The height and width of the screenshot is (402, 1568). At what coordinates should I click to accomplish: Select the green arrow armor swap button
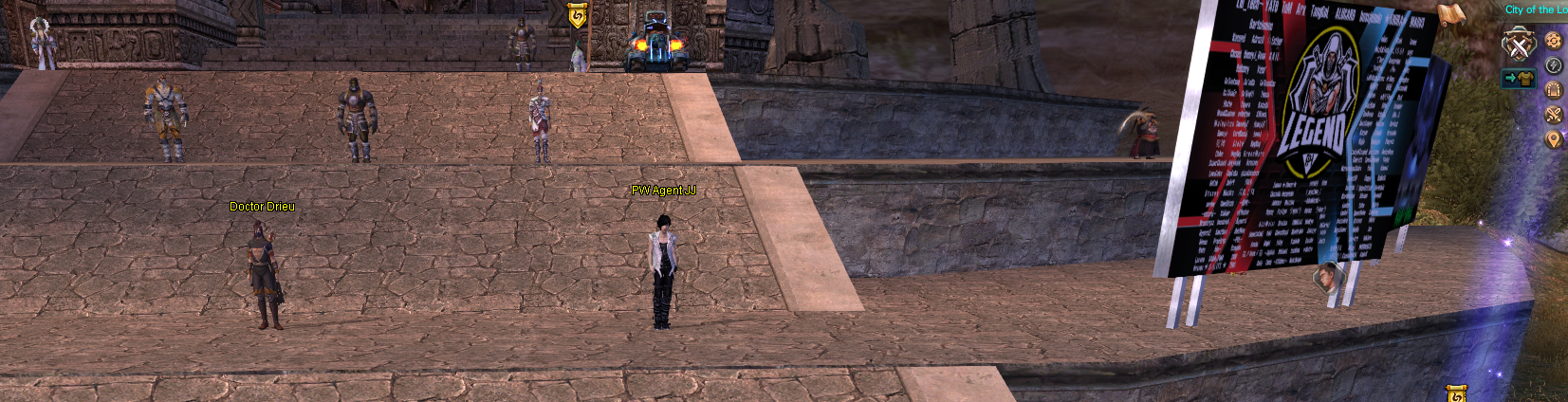coord(1518,79)
